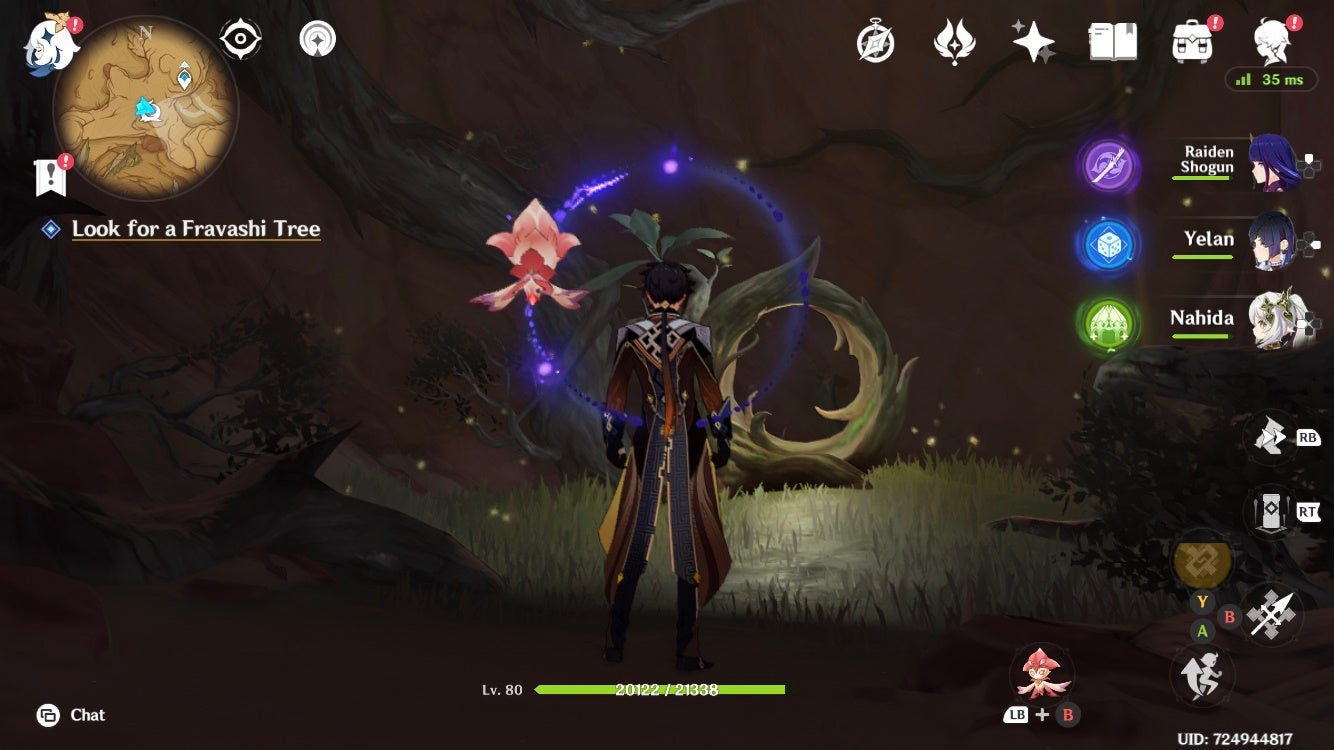The height and width of the screenshot is (750, 1334).
Task: Open Chat
Action: point(70,715)
